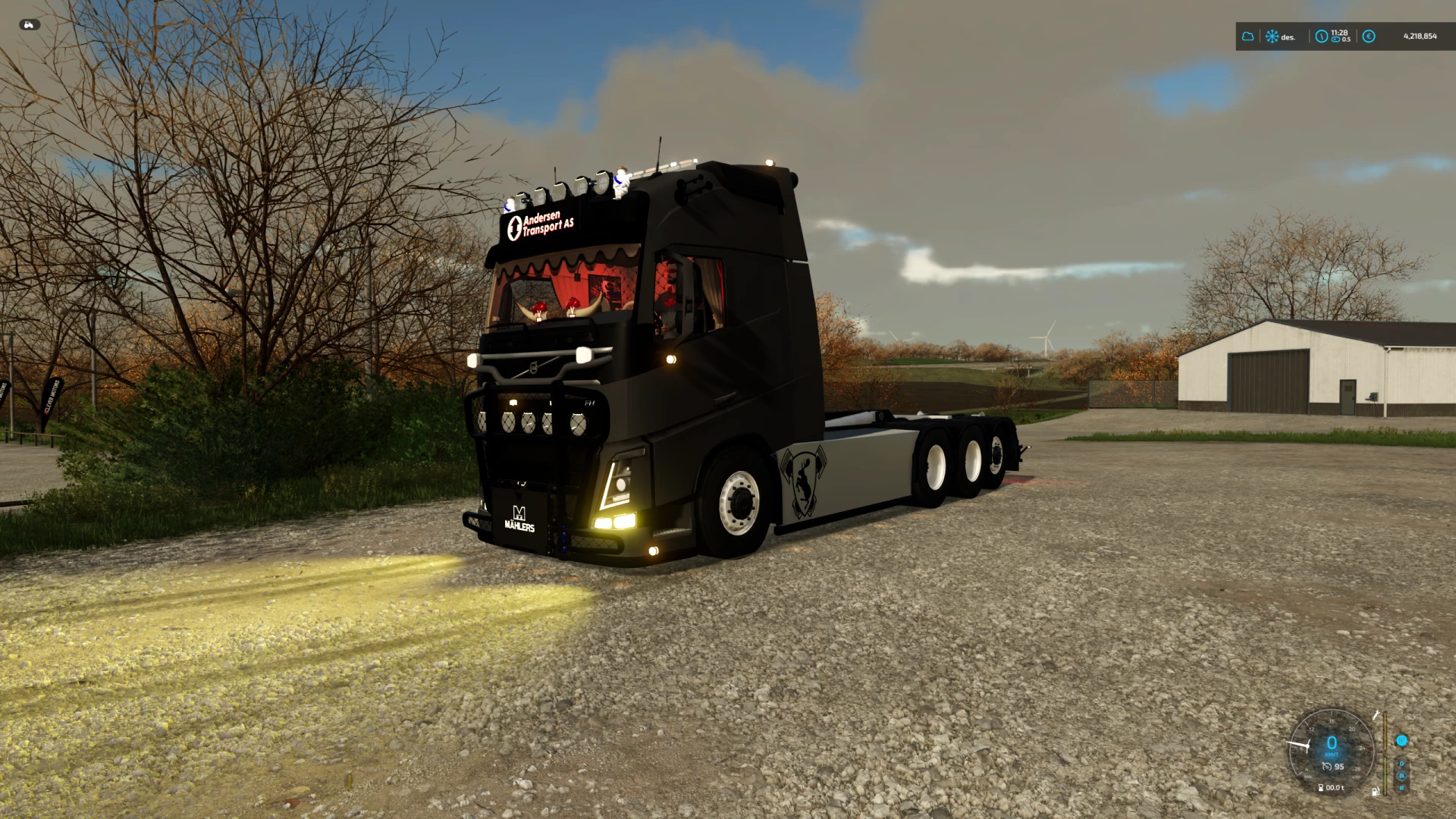Screen dimensions: 1456x819
Task: Select the snowflake temperature icon
Action: [1272, 36]
